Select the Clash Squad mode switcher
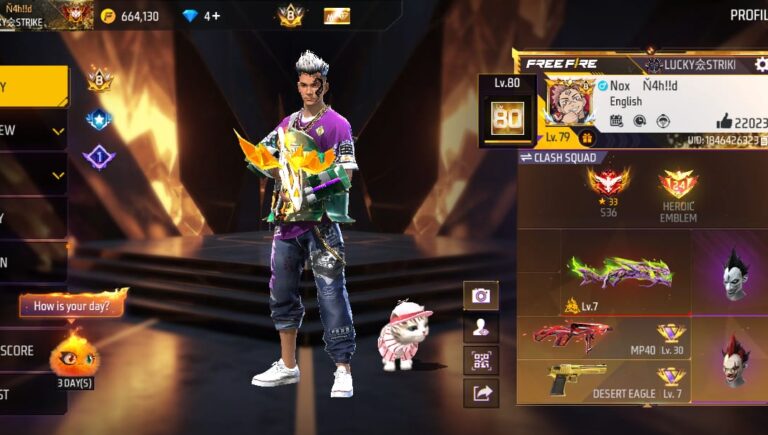Image resolution: width=768 pixels, height=435 pixels. tap(558, 158)
